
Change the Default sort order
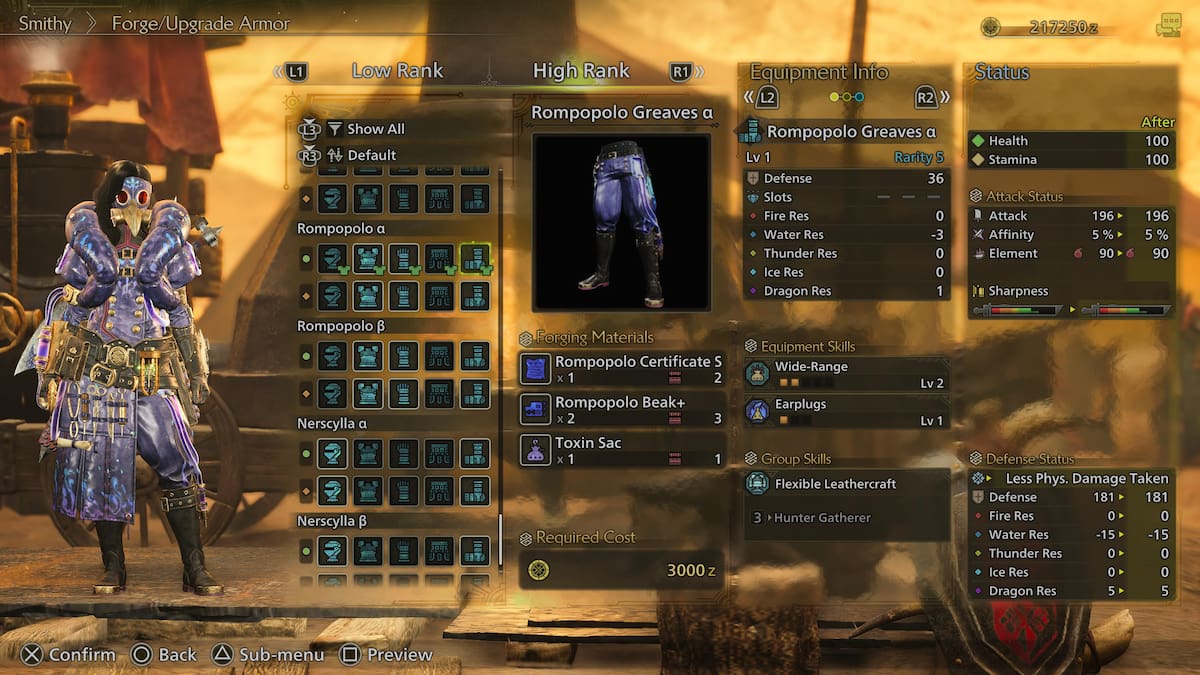[x=371, y=155]
